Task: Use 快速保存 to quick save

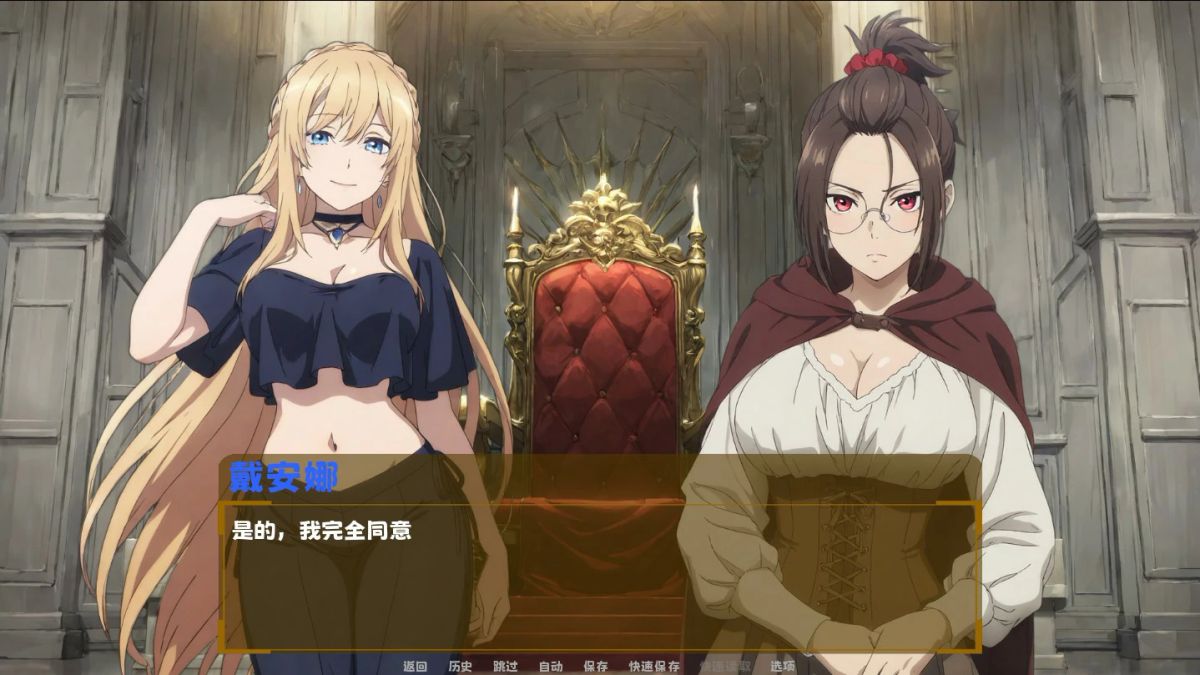Action: click(654, 666)
